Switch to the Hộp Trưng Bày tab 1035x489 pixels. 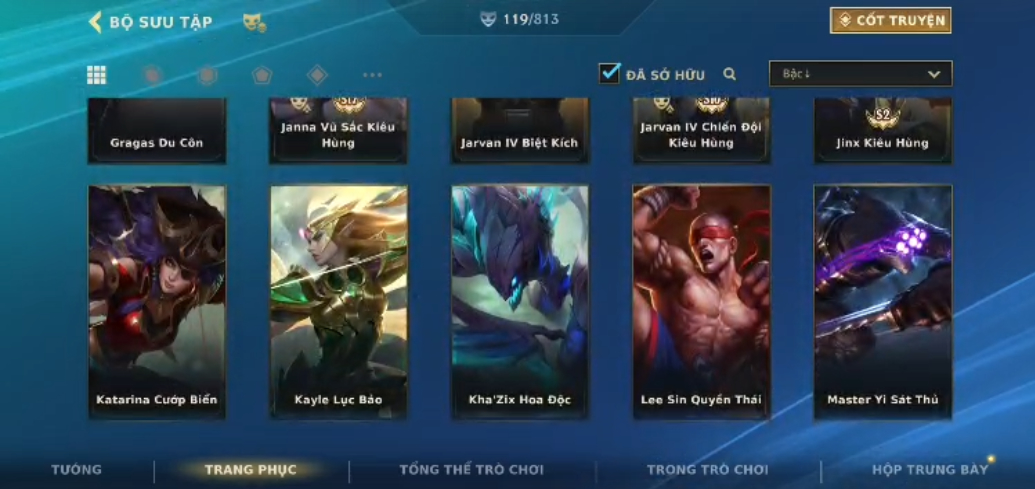pos(930,469)
